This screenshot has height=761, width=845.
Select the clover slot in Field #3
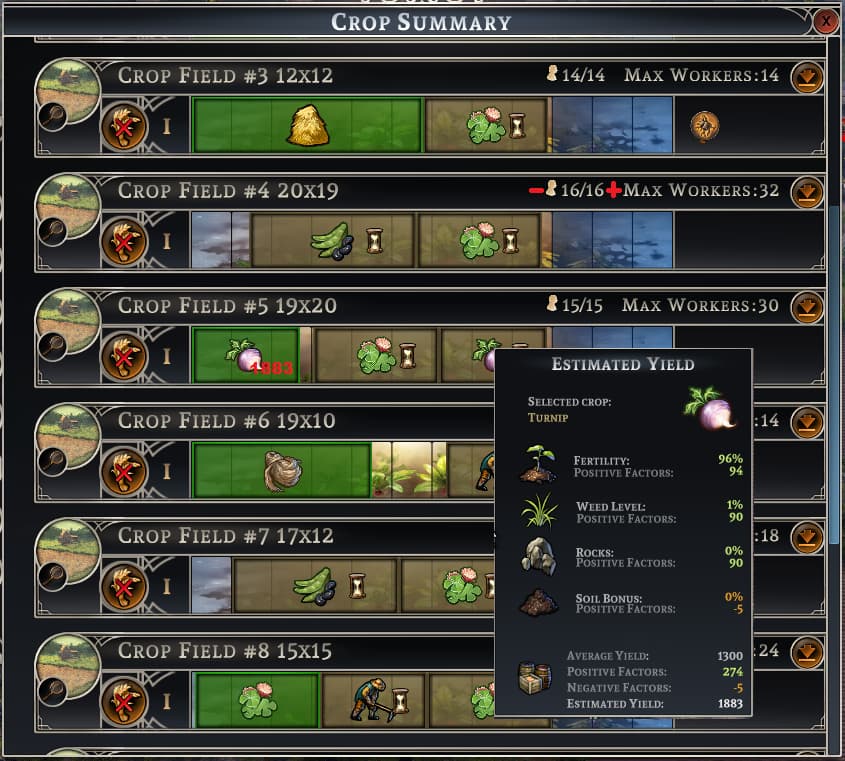tap(486, 126)
